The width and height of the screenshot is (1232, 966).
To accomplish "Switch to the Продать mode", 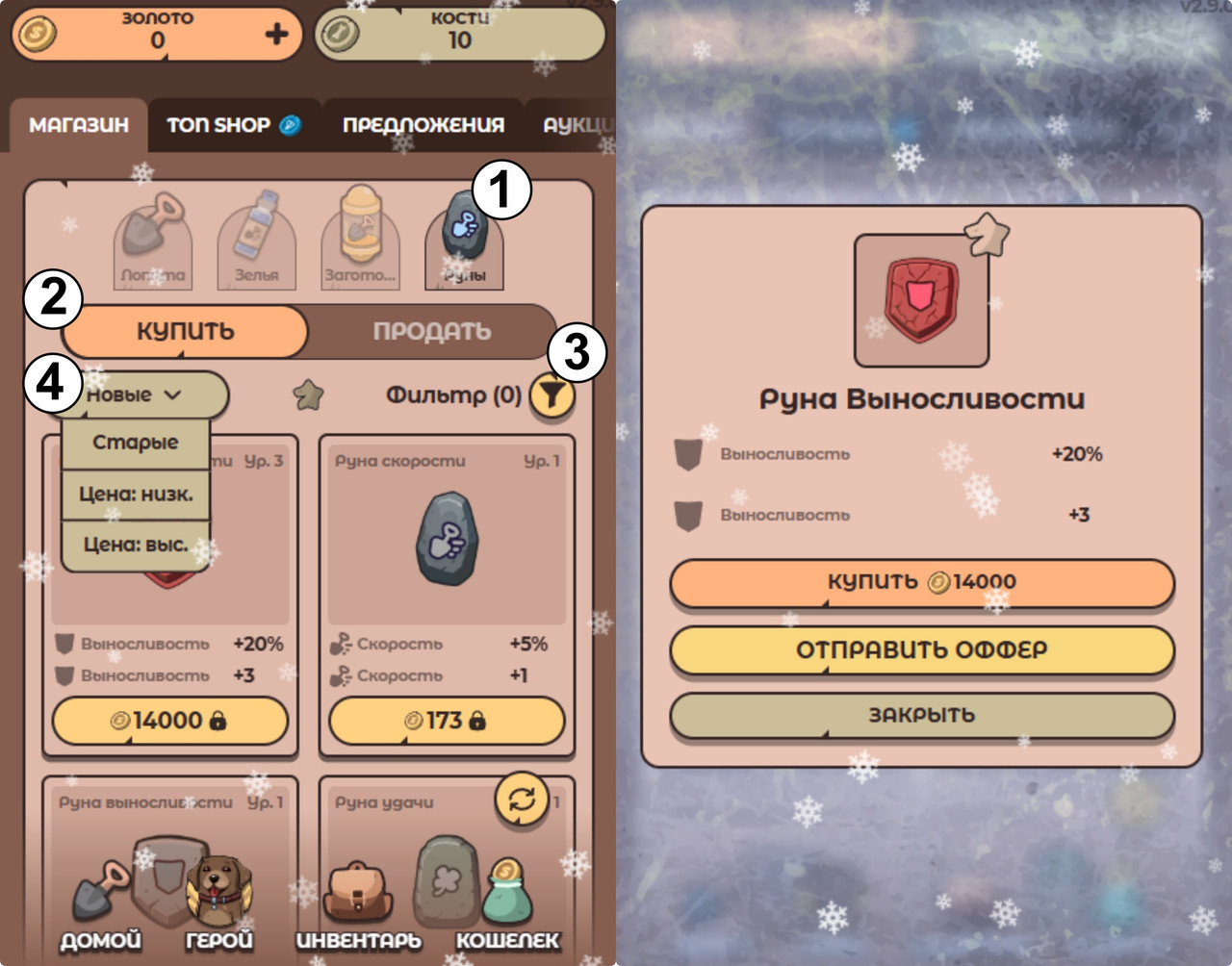I will 431,331.
